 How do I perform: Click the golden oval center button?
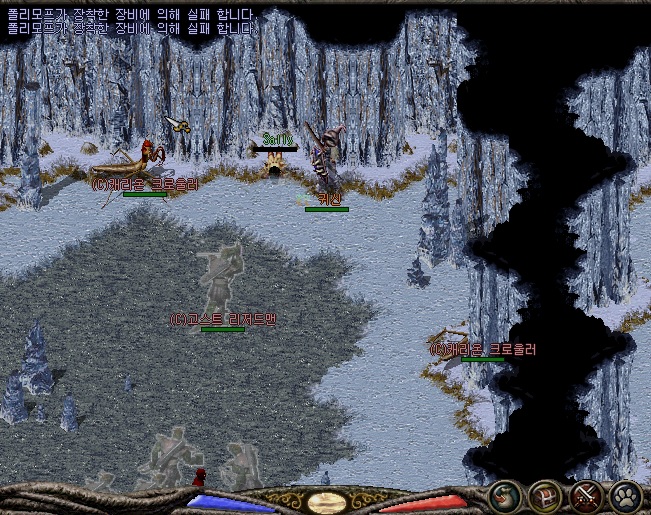(327, 502)
